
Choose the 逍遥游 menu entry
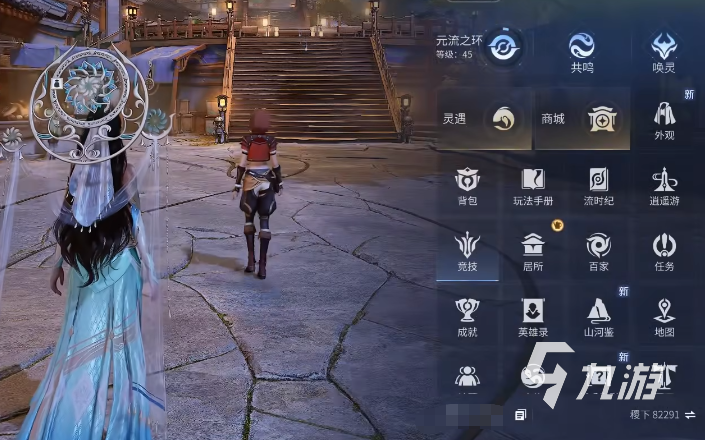tap(664, 186)
